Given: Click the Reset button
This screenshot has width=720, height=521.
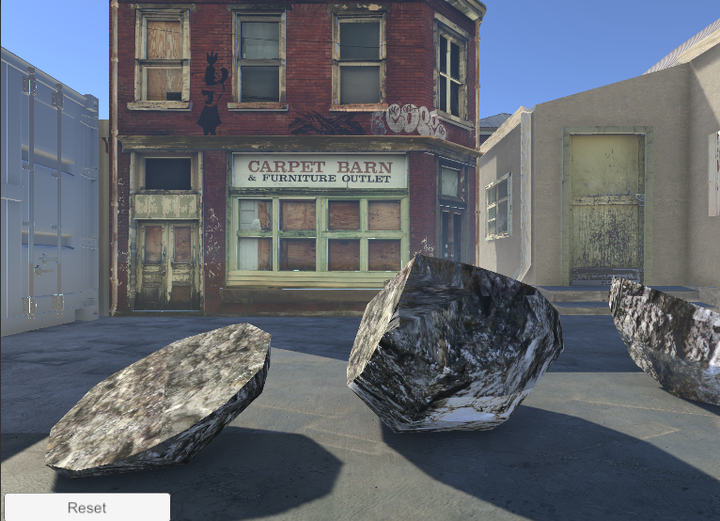Looking at the screenshot, I should (87, 507).
